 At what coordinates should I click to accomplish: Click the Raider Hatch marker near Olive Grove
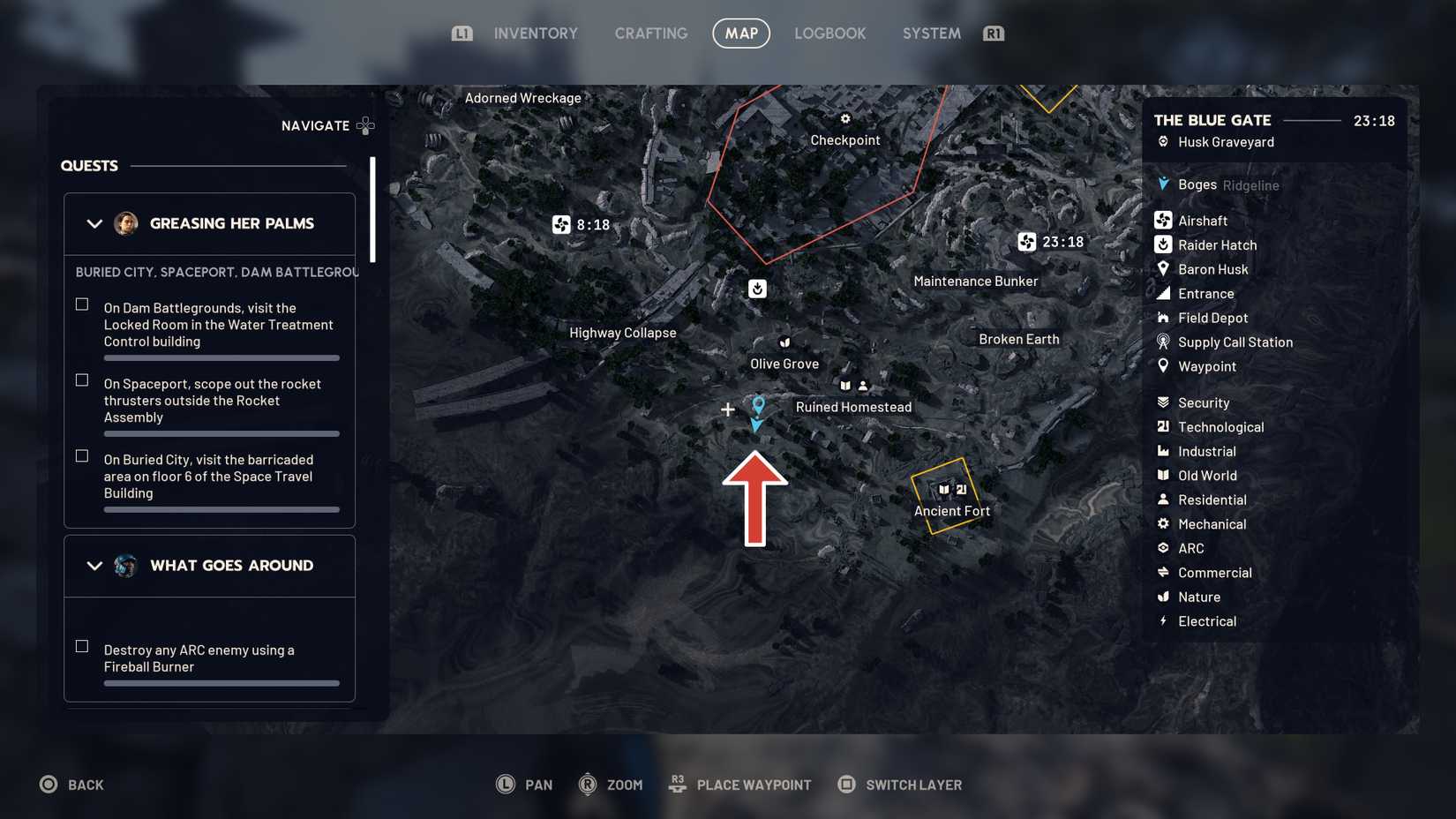tap(757, 289)
